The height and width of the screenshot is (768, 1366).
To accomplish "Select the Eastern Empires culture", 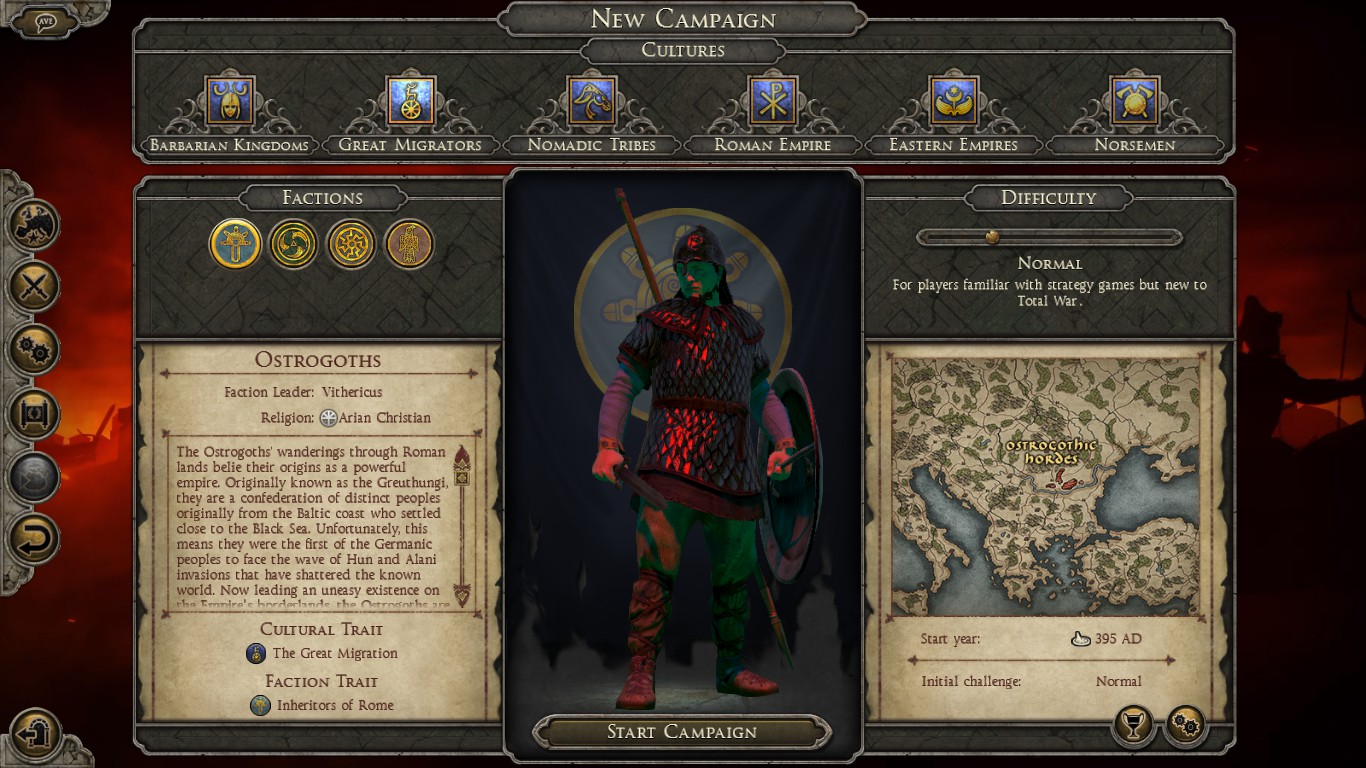I will [953, 102].
